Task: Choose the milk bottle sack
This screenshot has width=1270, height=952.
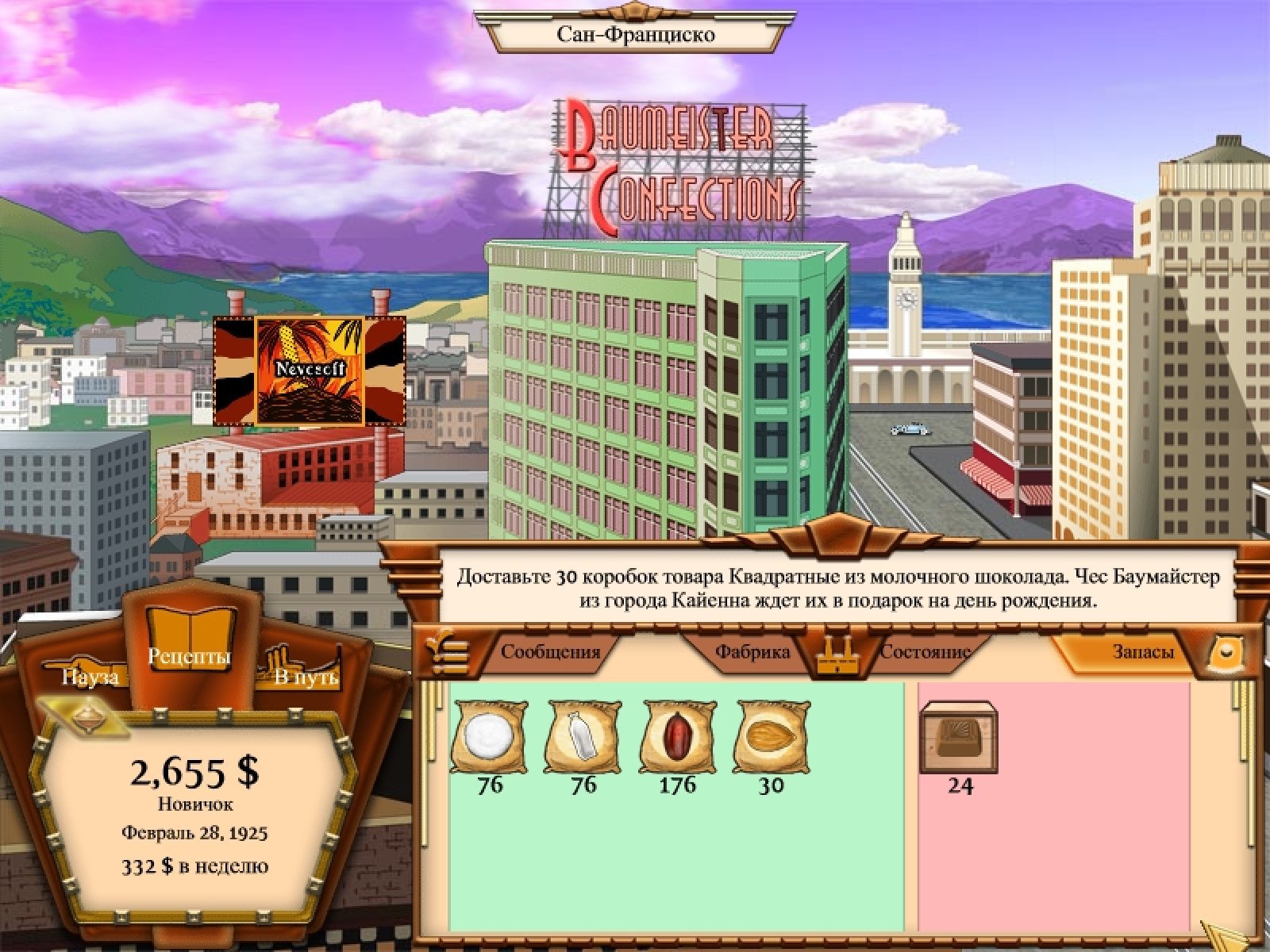Action: 583,736
